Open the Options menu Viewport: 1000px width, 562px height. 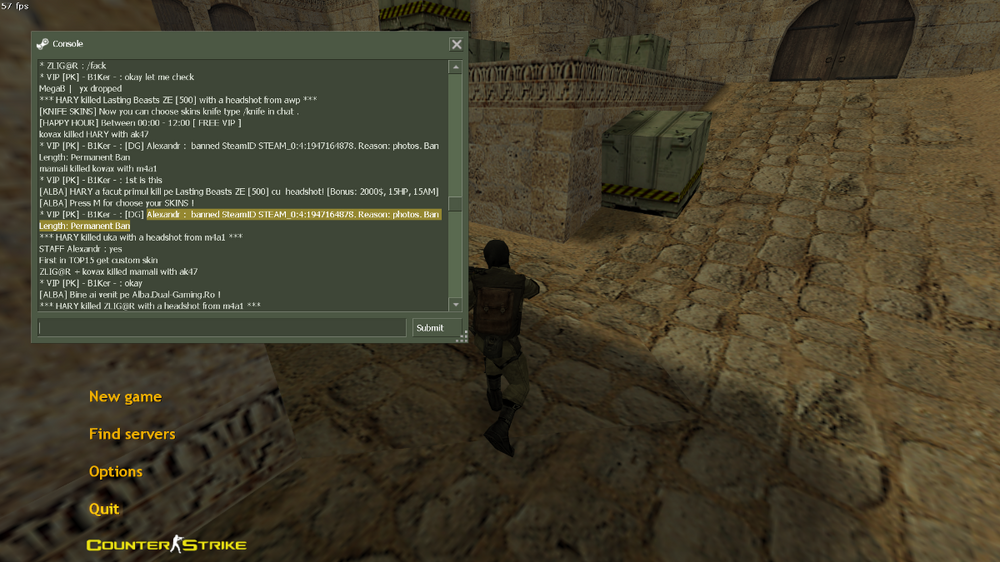pyautogui.click(x=116, y=472)
